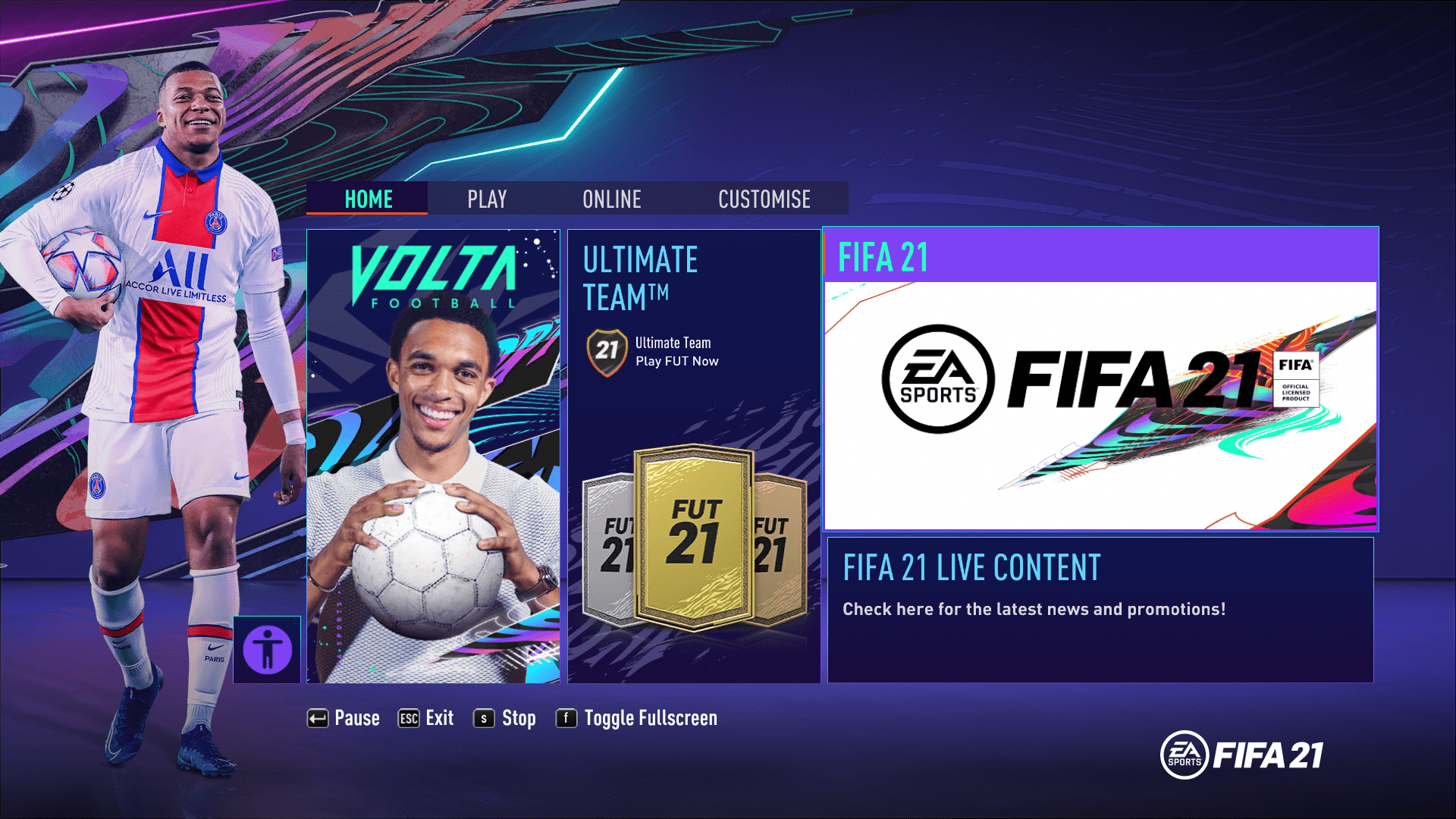Click the Enter key Pause icon
This screenshot has width=1456, height=819.
pyautogui.click(x=317, y=717)
